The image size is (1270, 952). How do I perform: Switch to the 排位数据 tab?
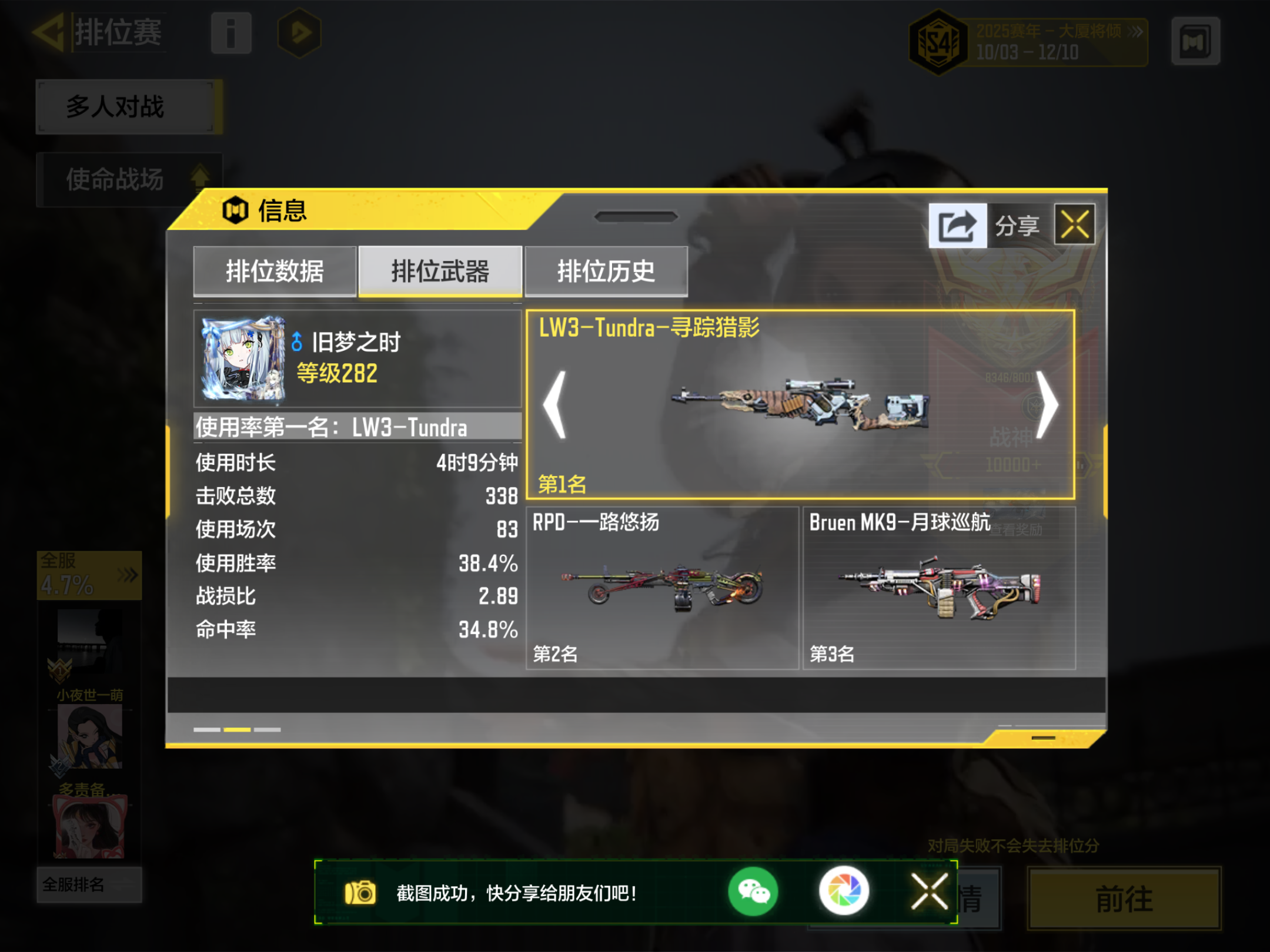click(x=275, y=270)
